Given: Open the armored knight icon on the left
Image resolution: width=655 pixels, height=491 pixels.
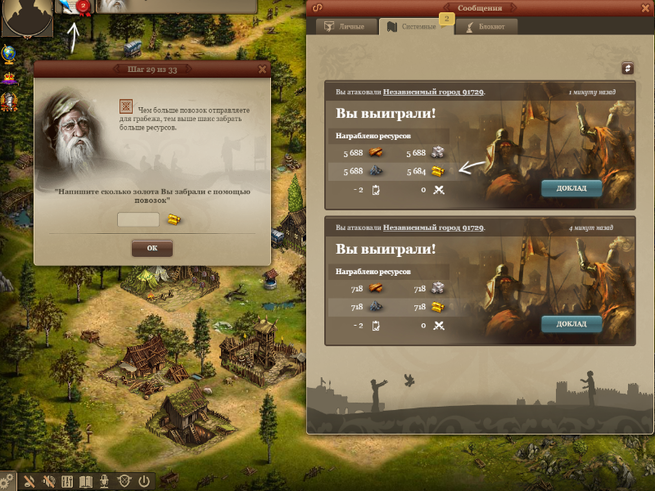Looking at the screenshot, I should [7, 100].
